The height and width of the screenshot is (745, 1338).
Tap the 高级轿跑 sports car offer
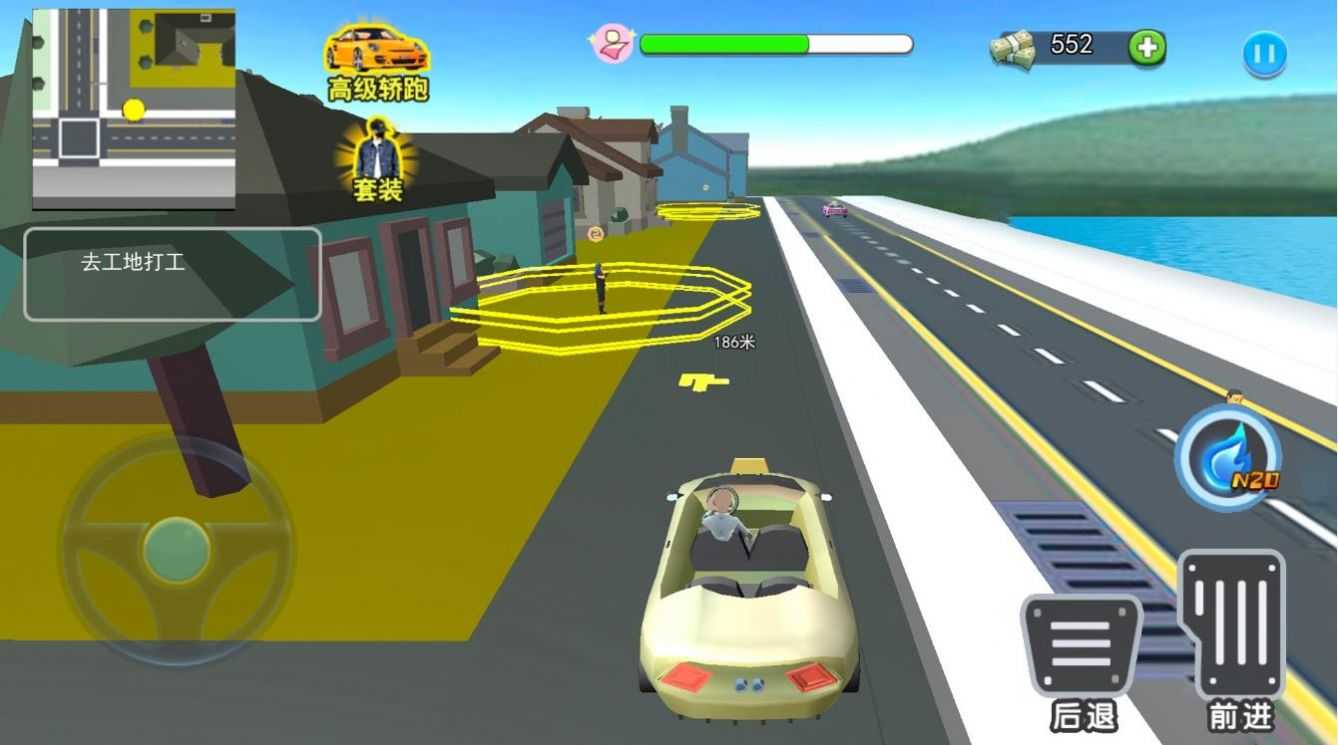[377, 62]
